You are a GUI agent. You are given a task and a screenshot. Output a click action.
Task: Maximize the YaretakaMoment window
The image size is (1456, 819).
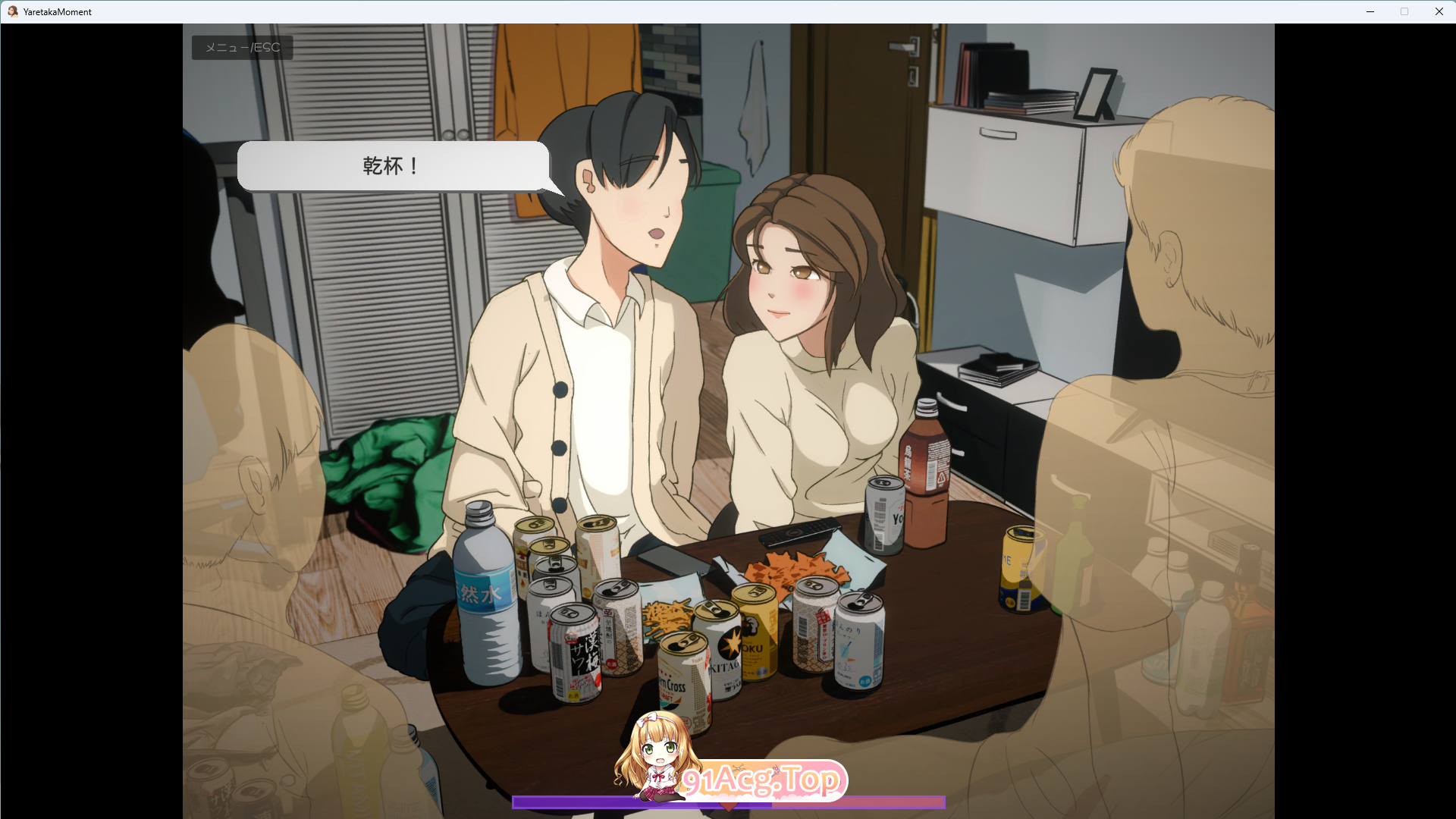[x=1404, y=11]
